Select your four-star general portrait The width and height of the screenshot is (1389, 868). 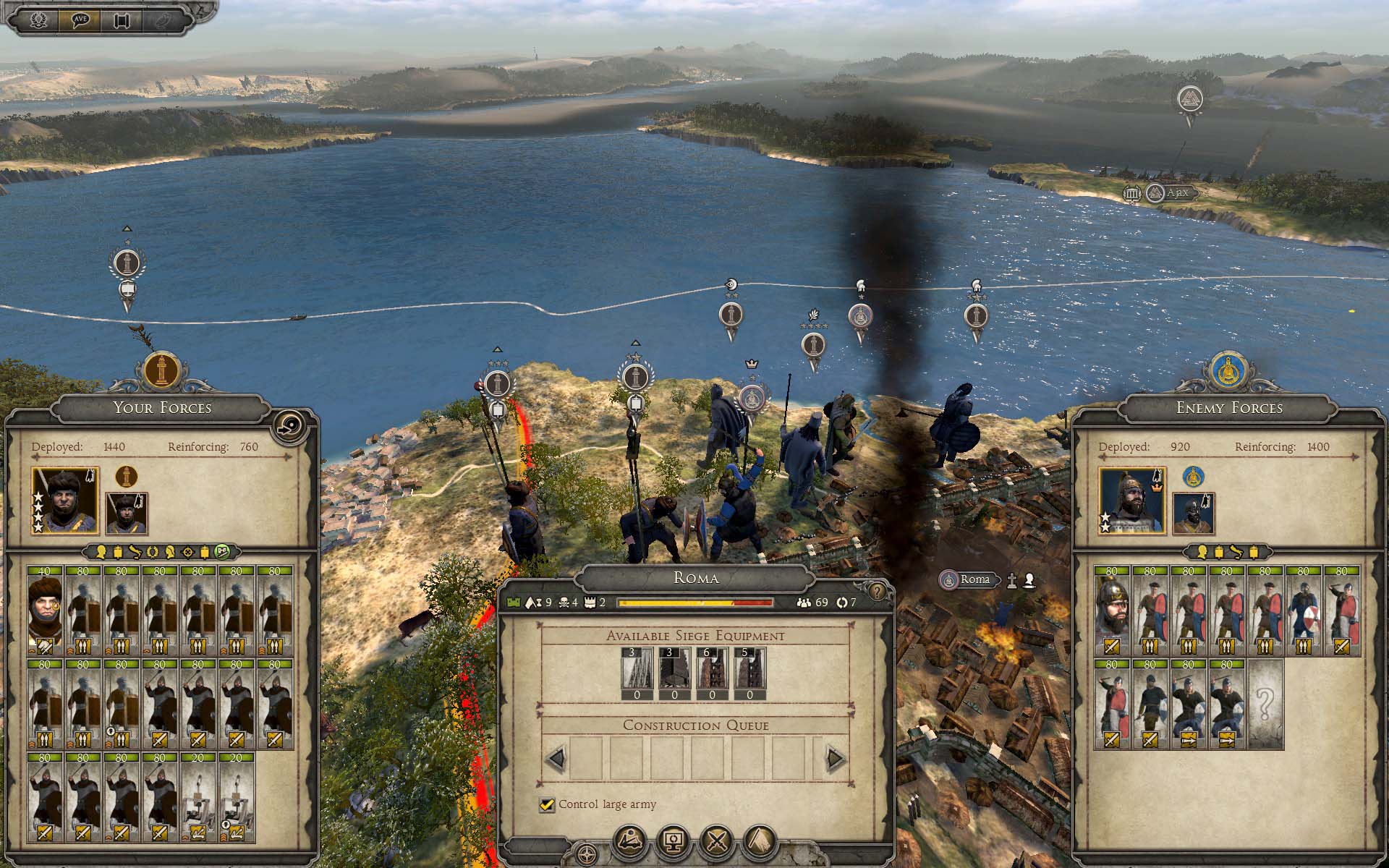pyautogui.click(x=65, y=499)
